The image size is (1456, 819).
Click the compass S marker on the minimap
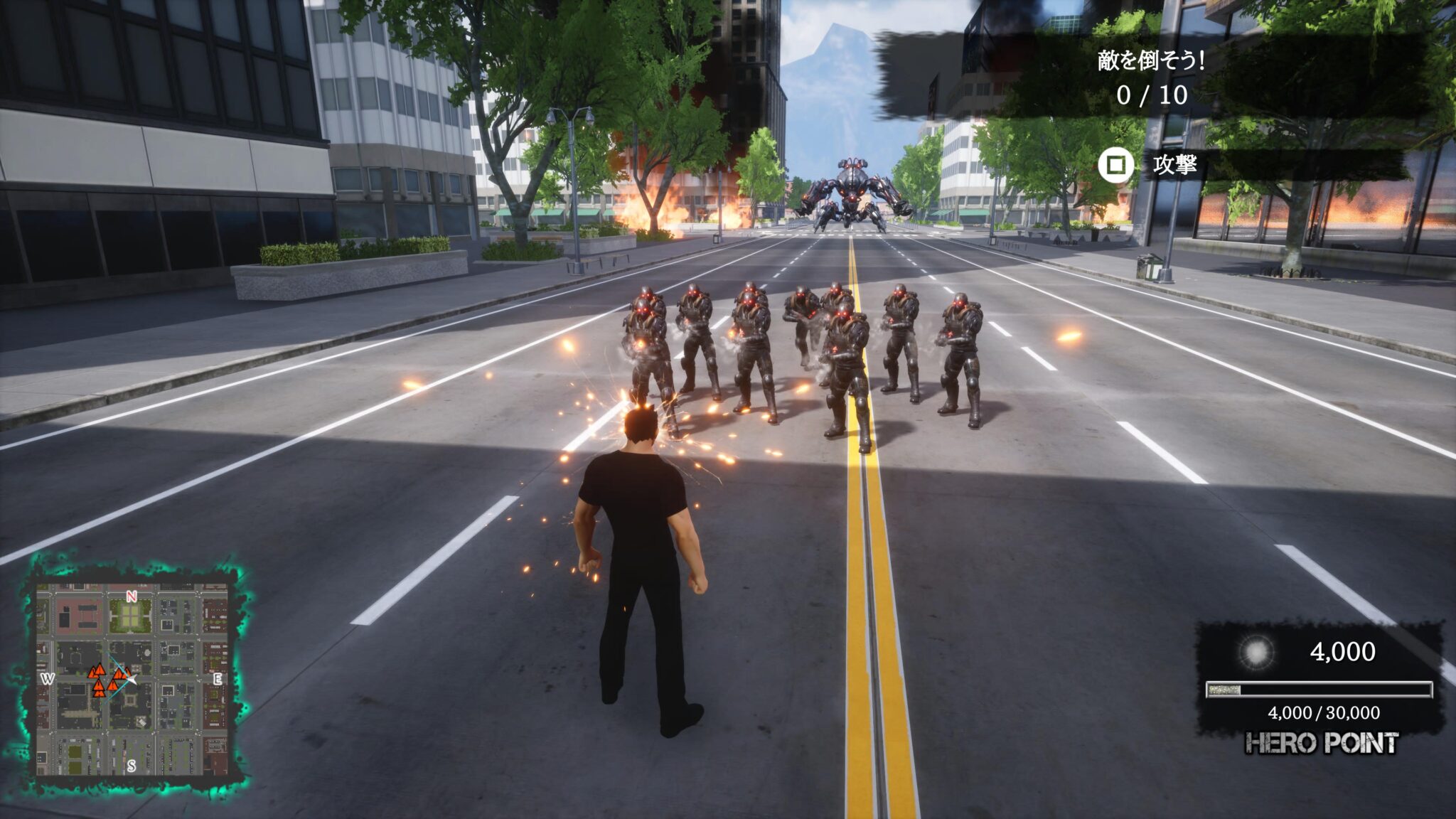point(132,766)
